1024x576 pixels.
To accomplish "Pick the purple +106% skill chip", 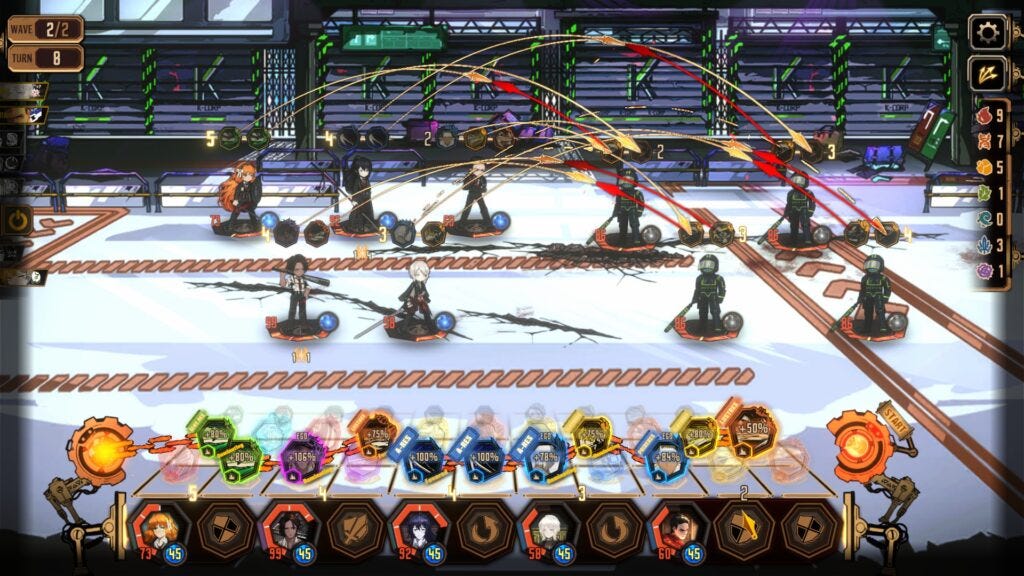I will tap(301, 457).
